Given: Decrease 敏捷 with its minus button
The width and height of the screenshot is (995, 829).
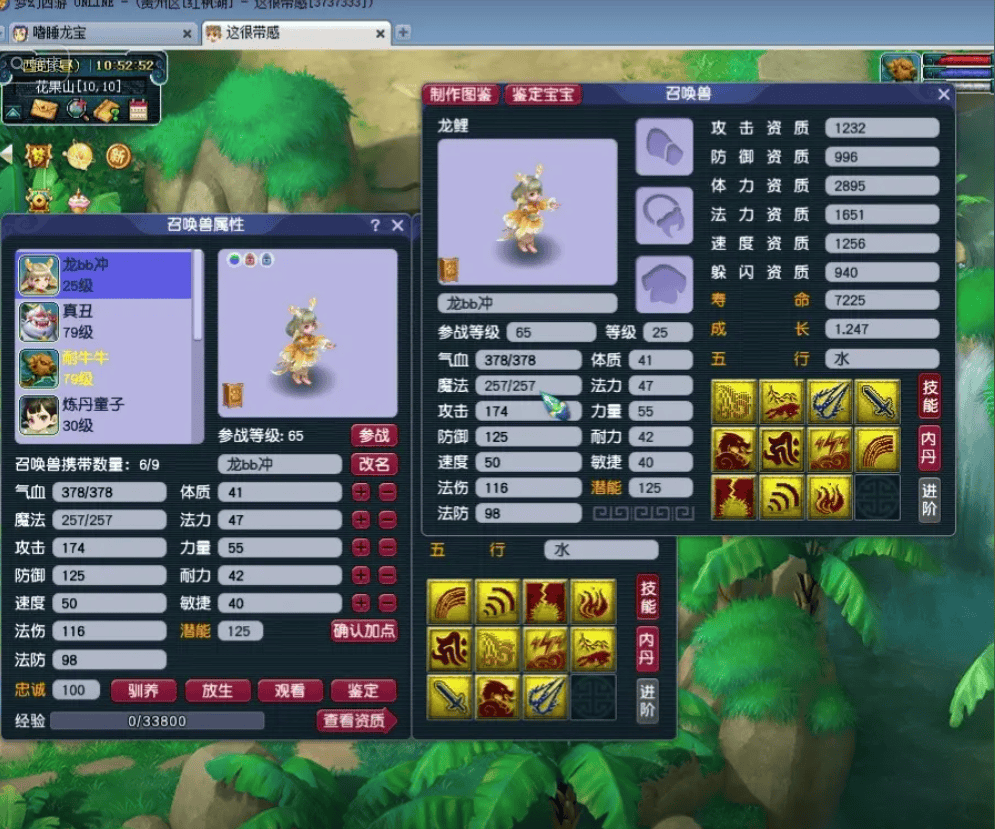Looking at the screenshot, I should [x=387, y=603].
